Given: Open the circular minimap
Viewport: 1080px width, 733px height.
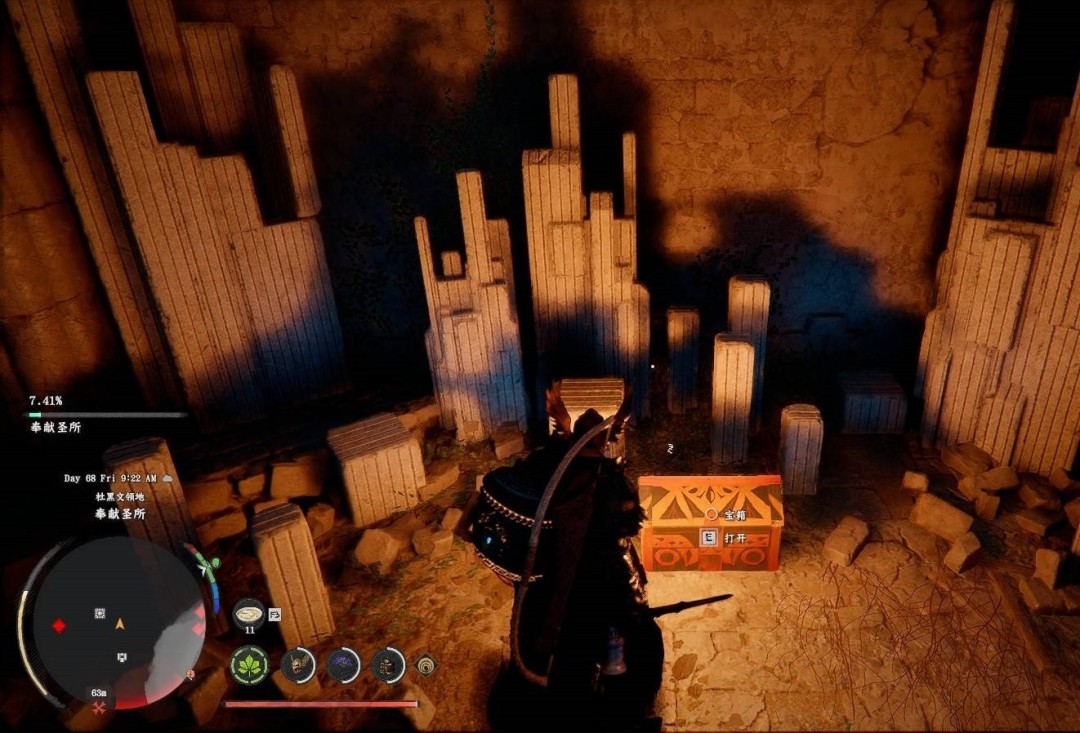Looking at the screenshot, I should point(115,625).
